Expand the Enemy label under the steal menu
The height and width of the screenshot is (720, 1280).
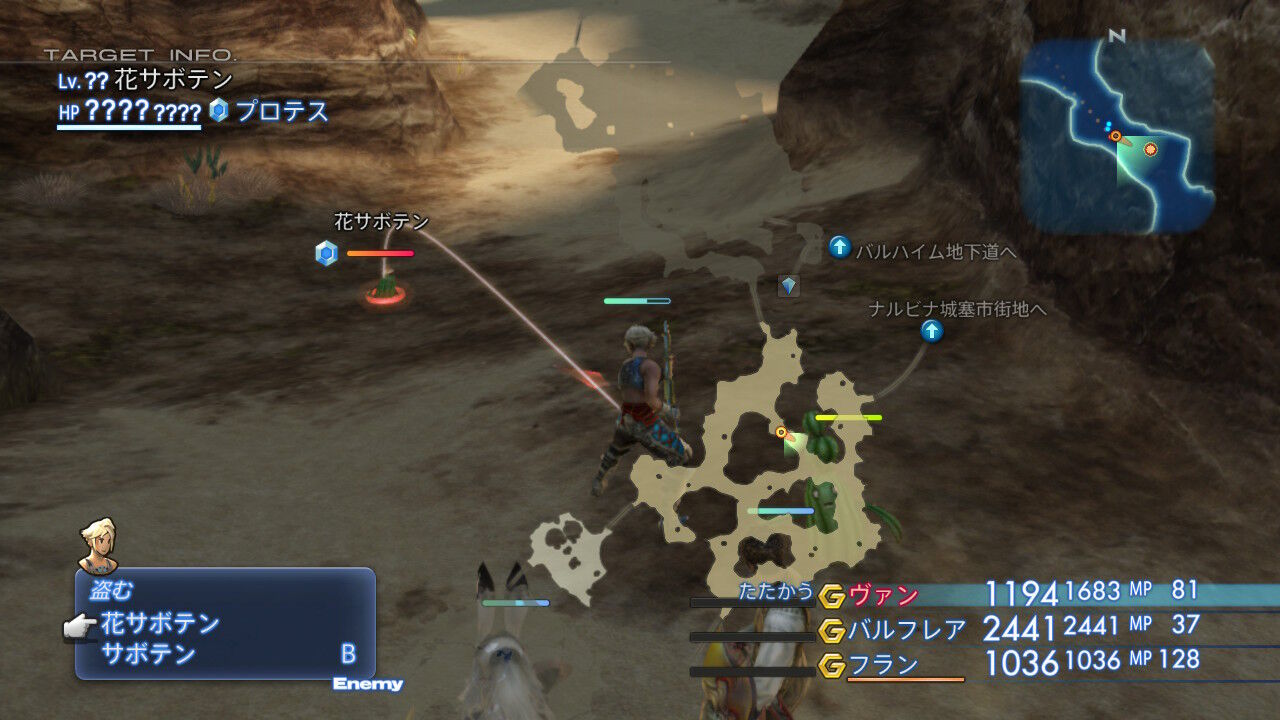coord(367,685)
